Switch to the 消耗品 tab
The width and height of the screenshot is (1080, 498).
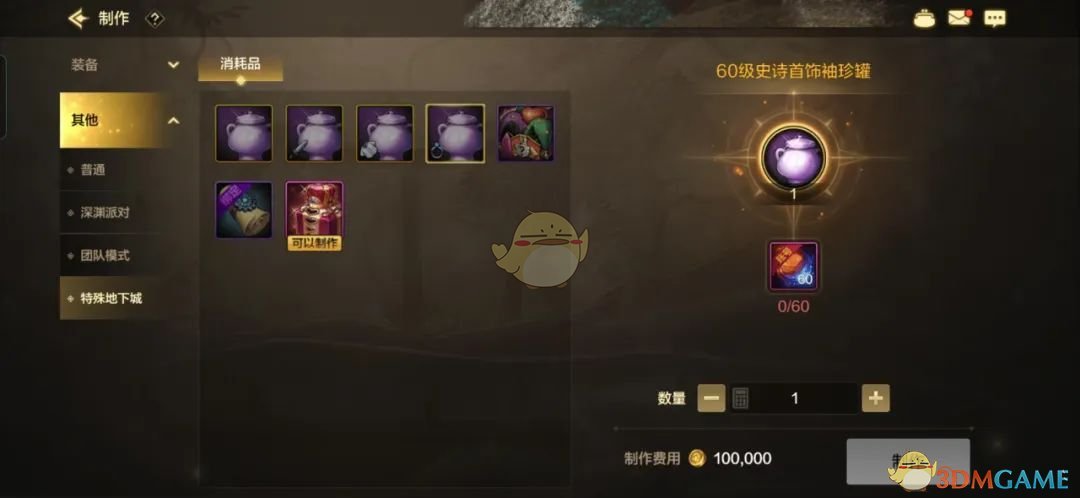click(x=240, y=66)
